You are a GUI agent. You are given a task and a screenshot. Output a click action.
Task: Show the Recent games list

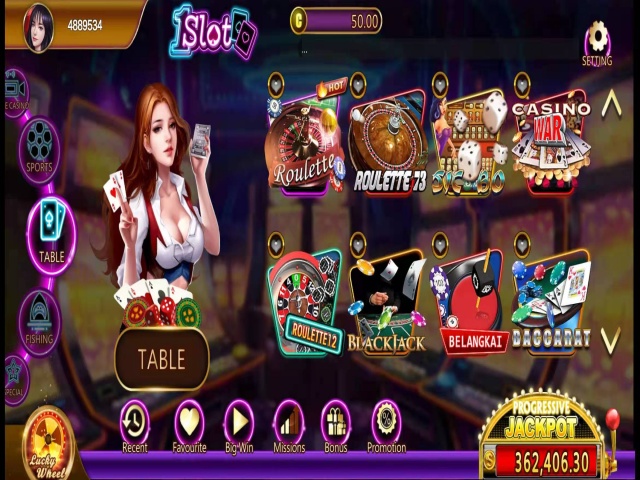[134, 424]
